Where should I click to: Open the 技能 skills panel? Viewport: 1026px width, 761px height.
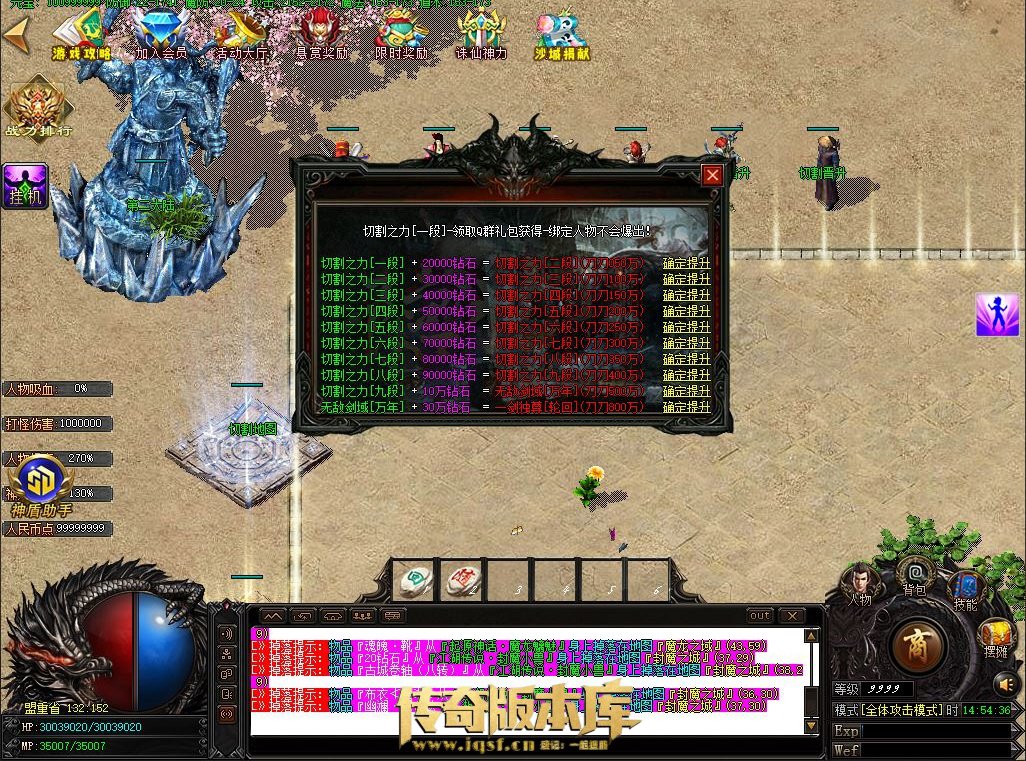(x=965, y=588)
